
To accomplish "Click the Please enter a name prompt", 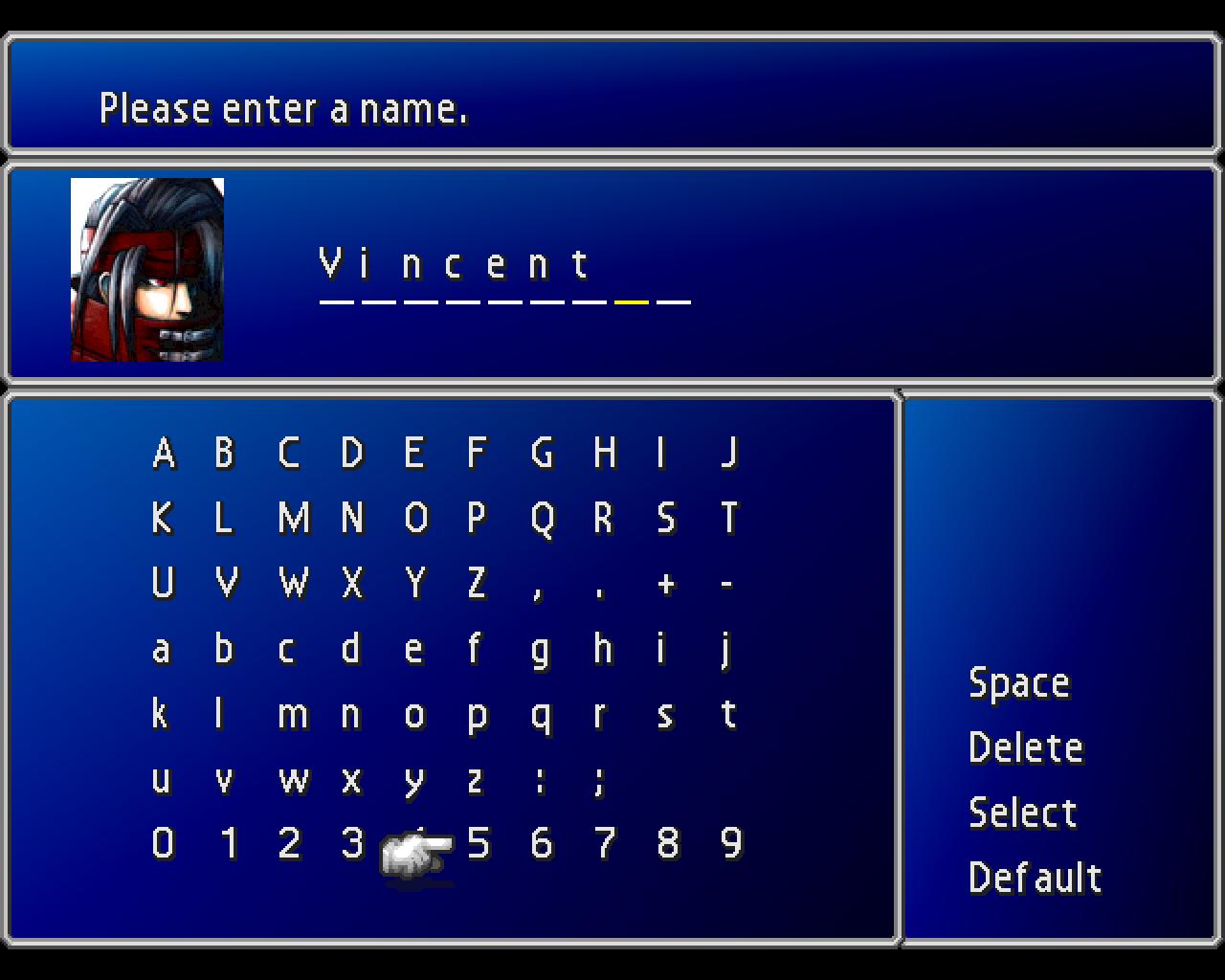I will tap(284, 108).
